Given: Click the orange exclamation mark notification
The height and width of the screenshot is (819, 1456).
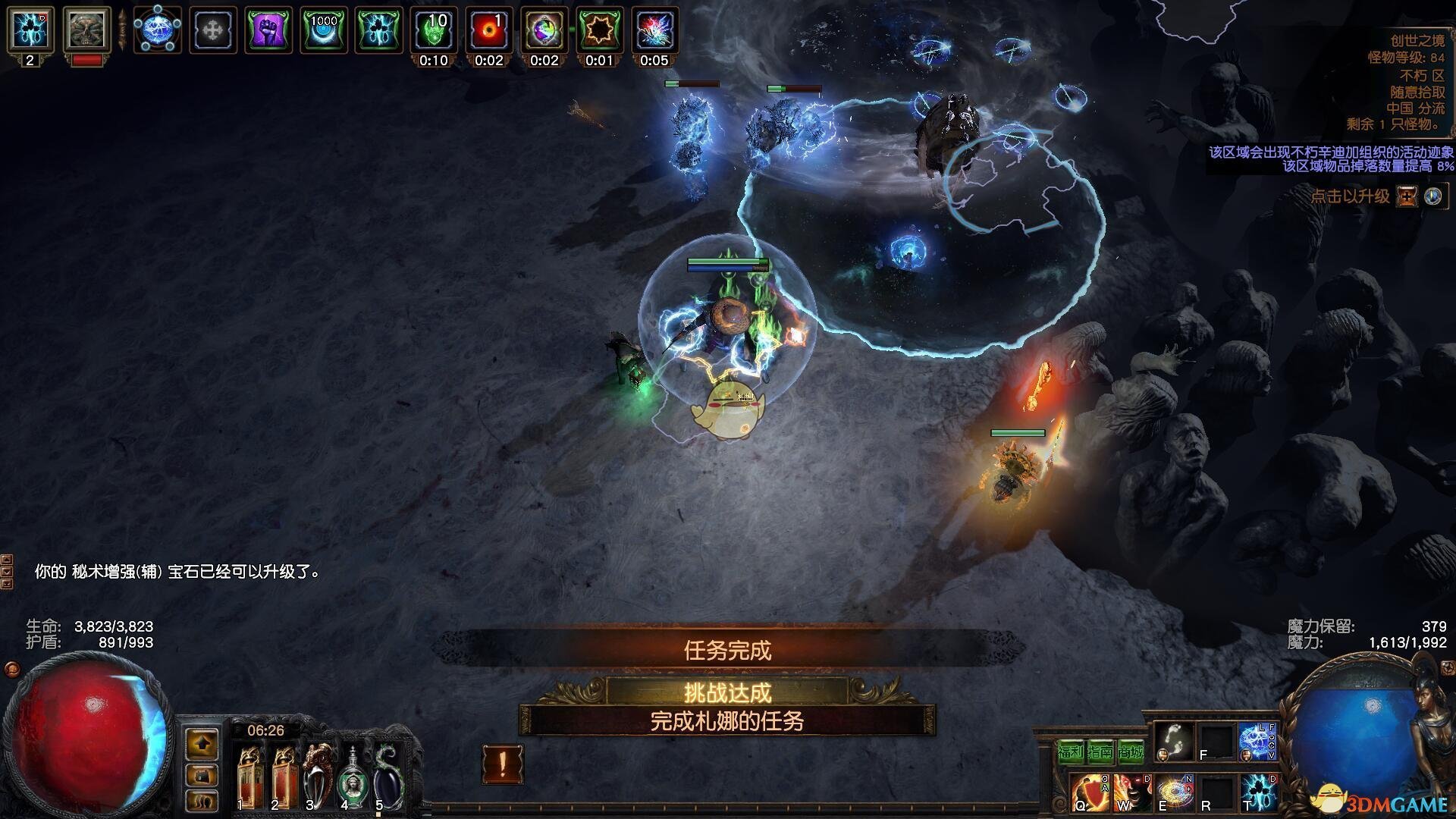Looking at the screenshot, I should pos(502,764).
